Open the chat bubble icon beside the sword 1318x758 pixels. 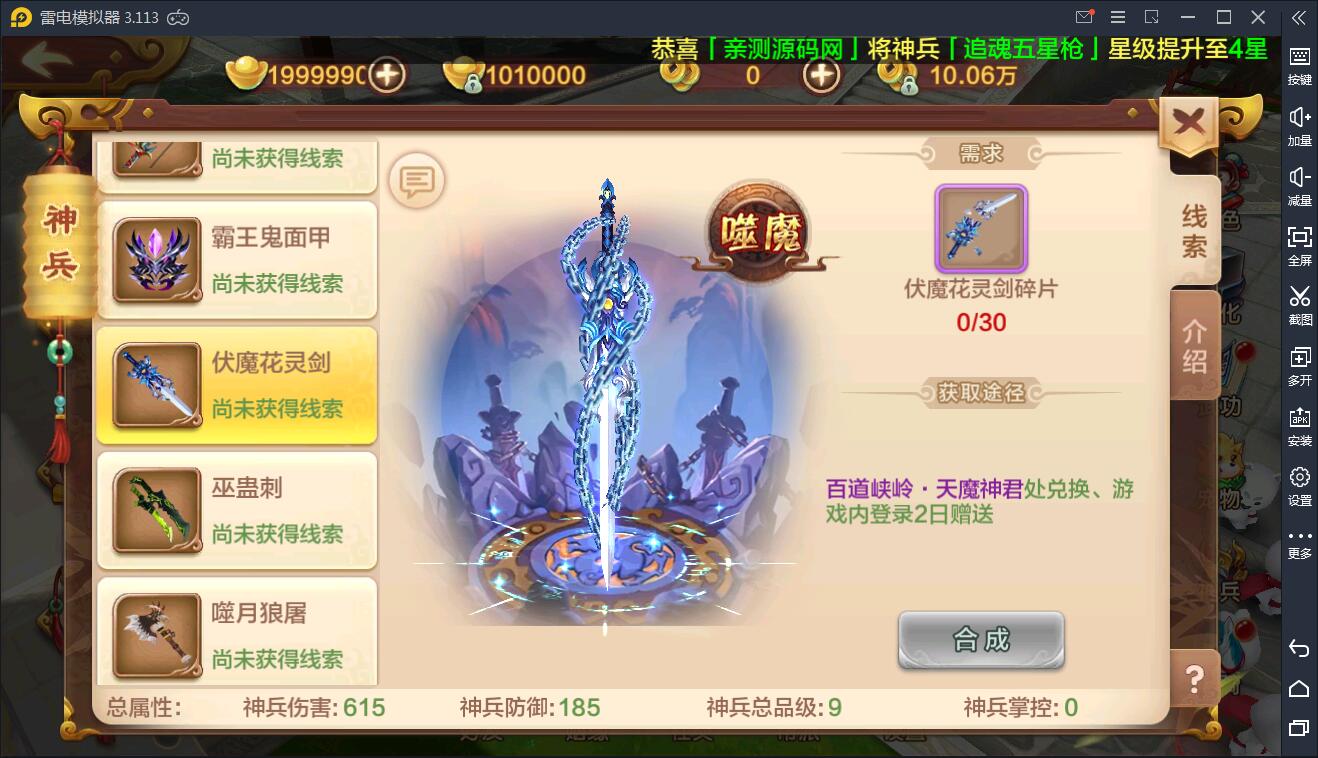point(416,181)
